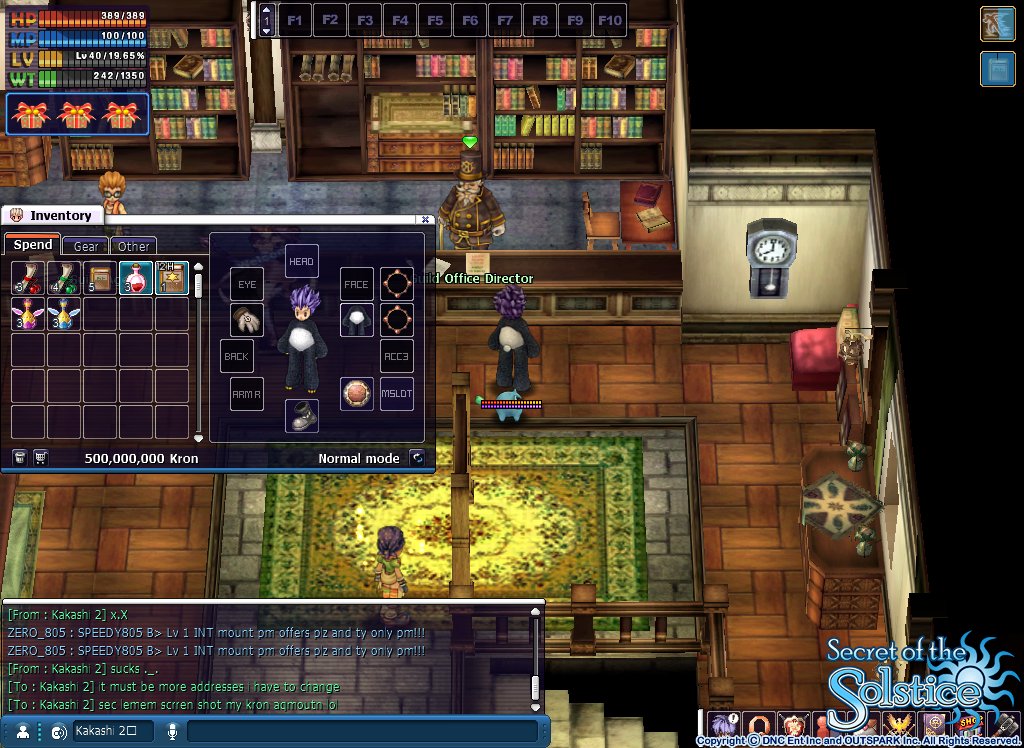Click the Kakashi 2 whisper target box
Image resolution: width=1024 pixels, height=748 pixels.
(x=111, y=731)
